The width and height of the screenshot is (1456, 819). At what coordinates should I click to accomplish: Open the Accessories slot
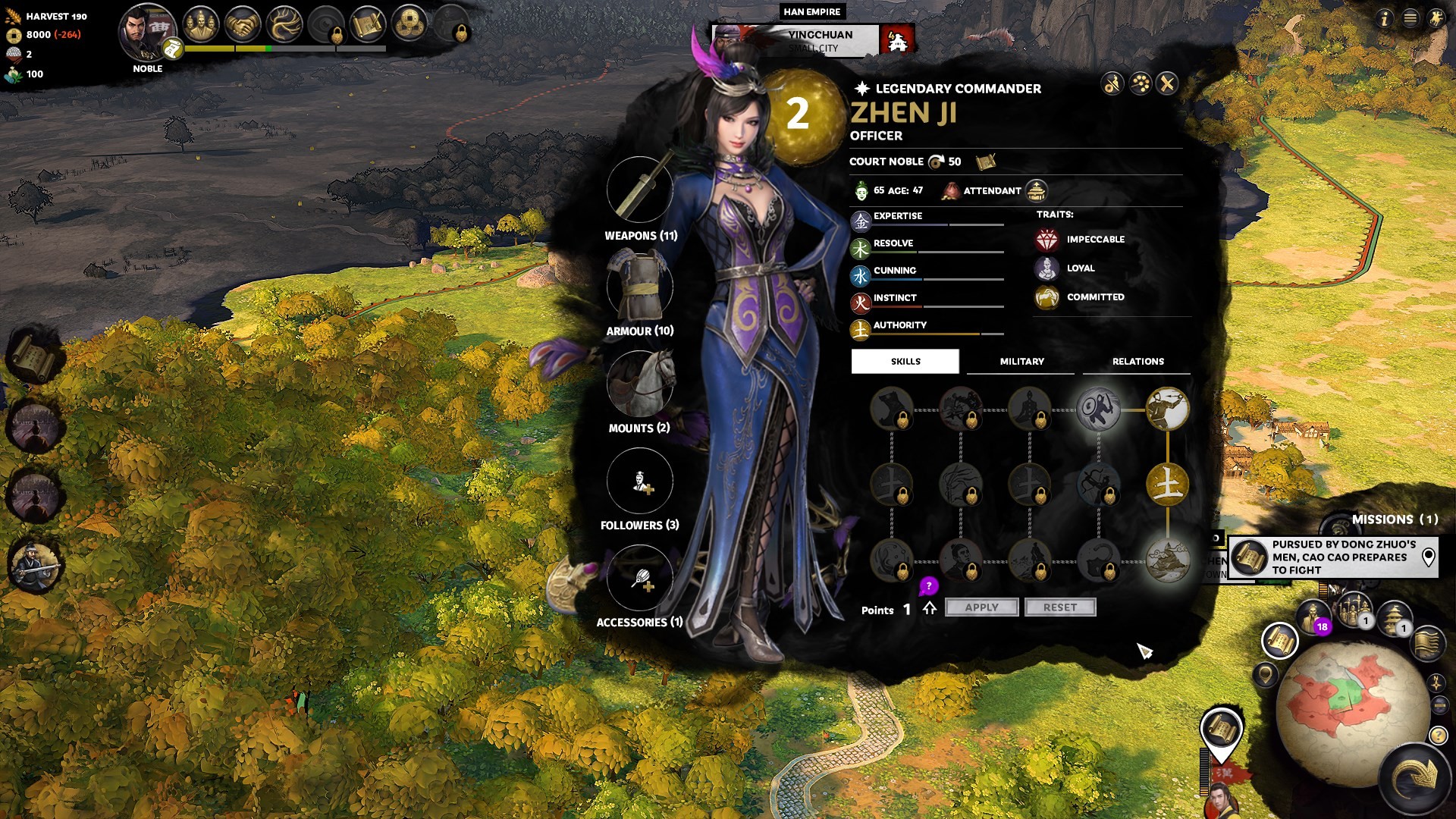coord(639,578)
